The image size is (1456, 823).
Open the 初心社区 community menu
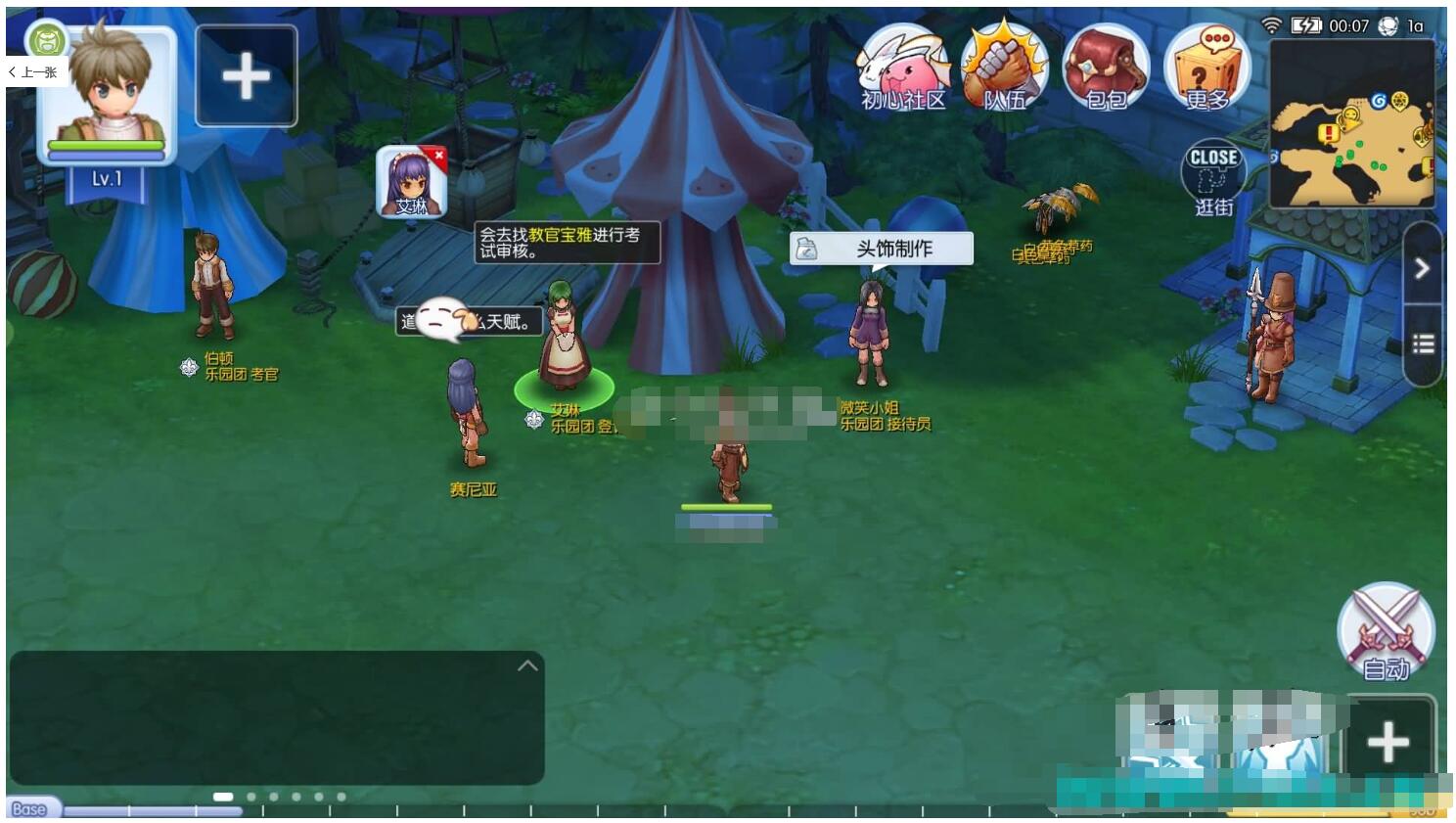click(903, 68)
